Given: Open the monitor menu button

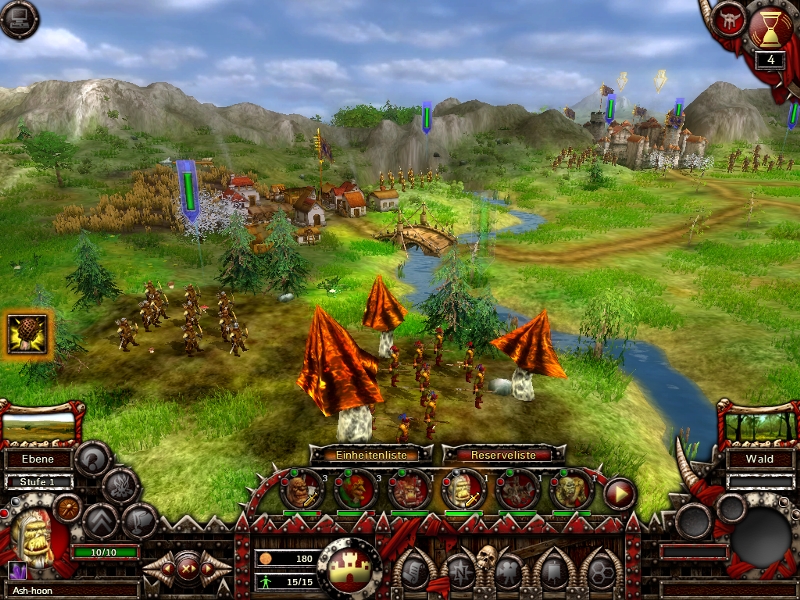Looking at the screenshot, I should (18, 18).
